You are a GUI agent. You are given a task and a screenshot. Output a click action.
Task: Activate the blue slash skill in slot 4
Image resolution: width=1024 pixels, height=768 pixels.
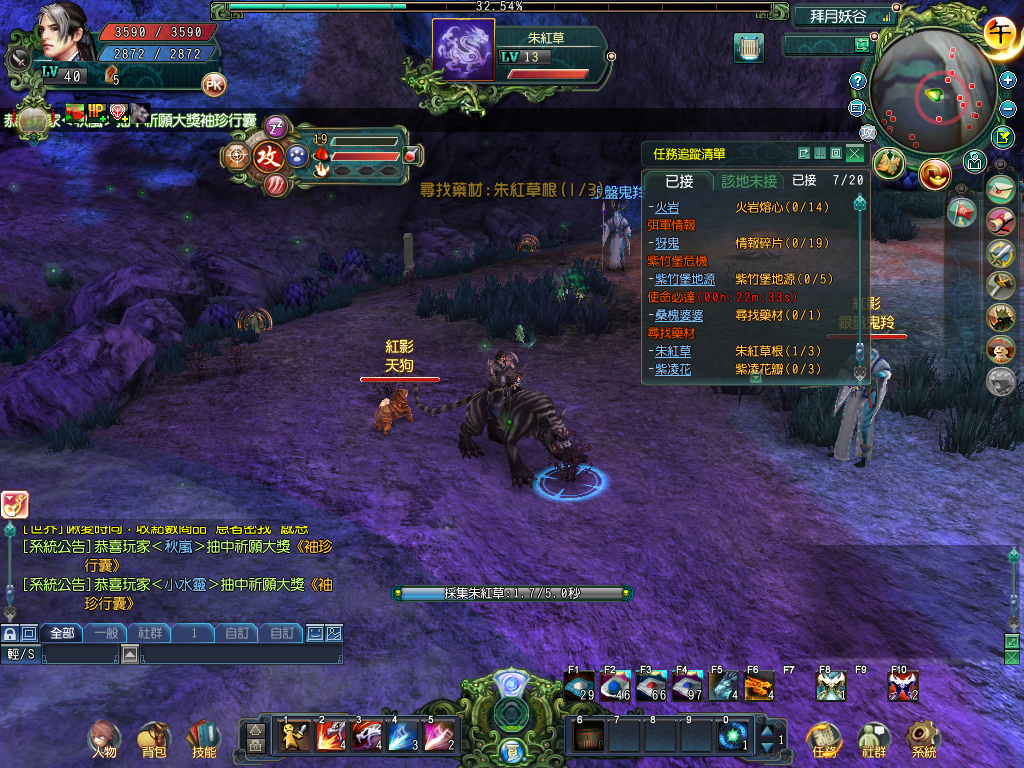pos(404,735)
